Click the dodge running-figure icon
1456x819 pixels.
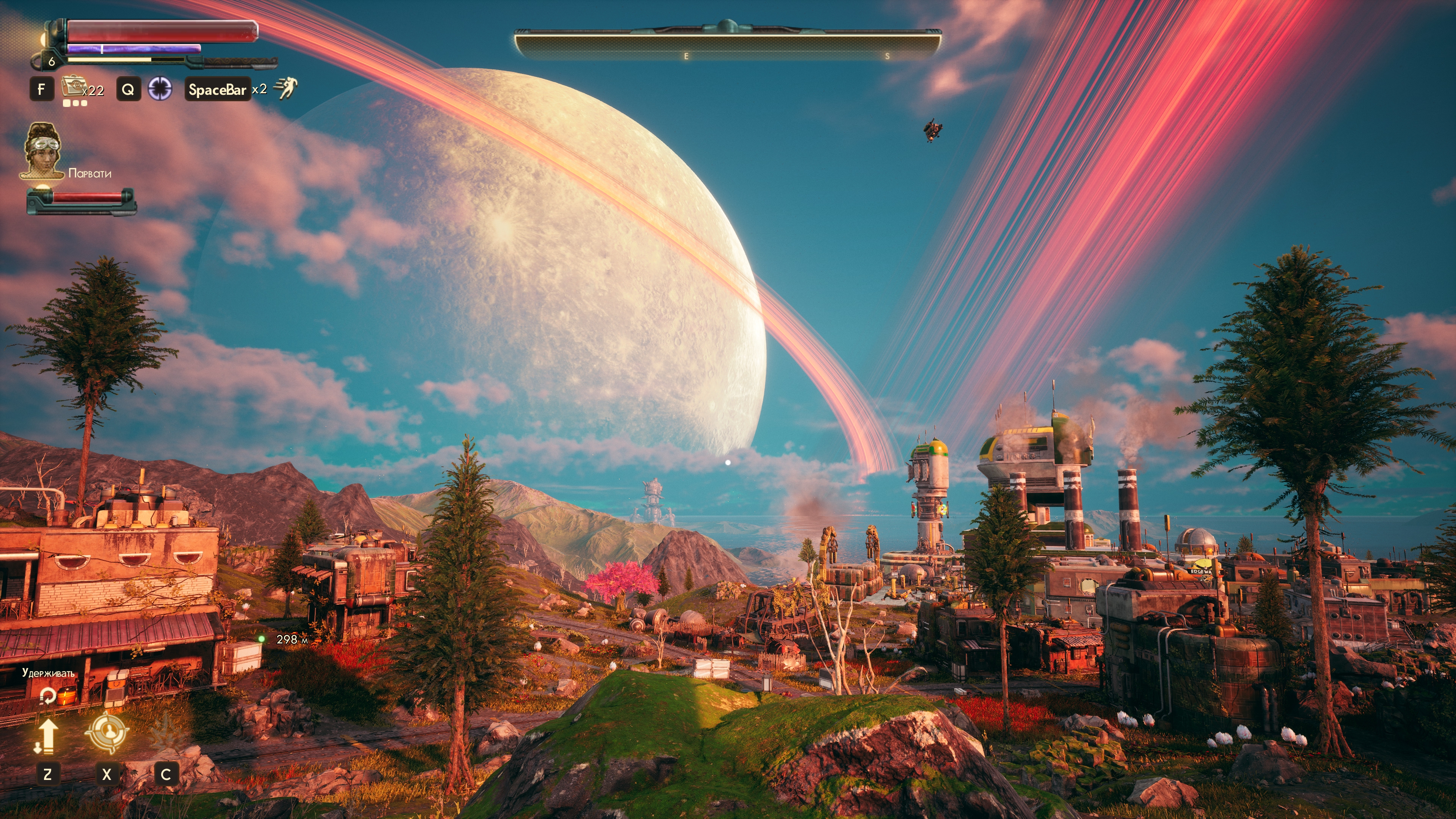(285, 89)
